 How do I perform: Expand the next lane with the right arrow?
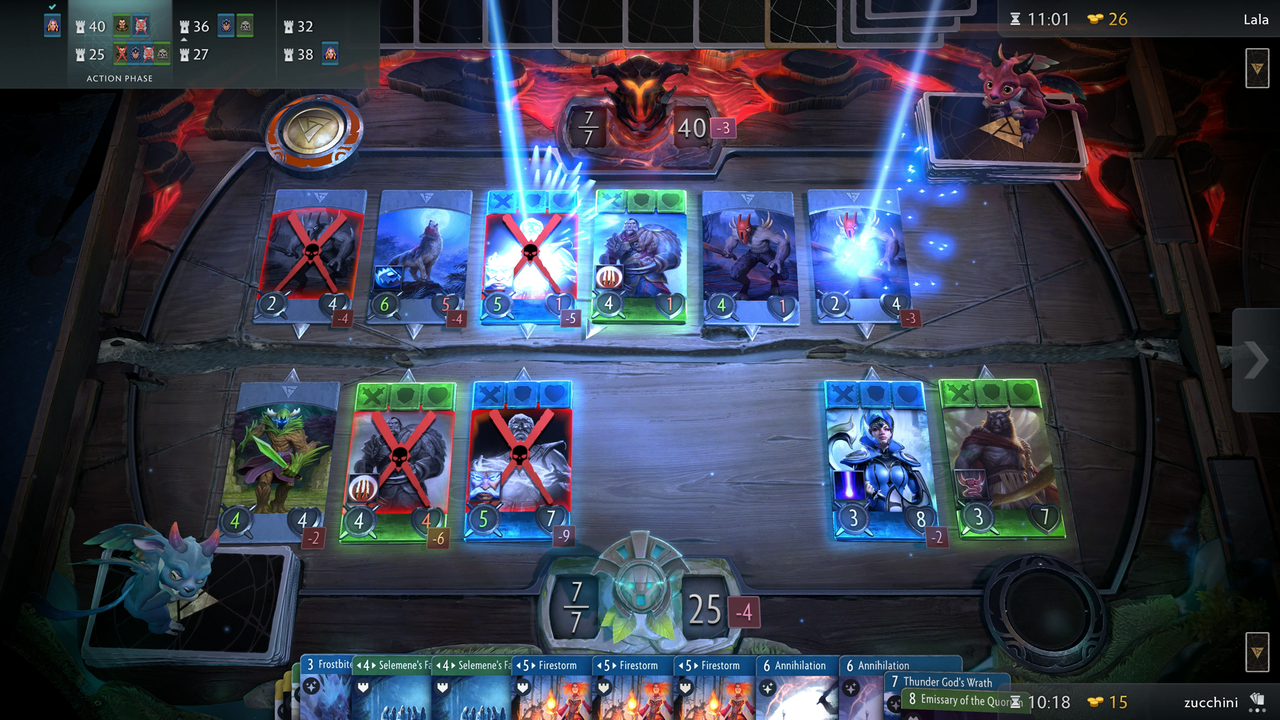click(1253, 361)
